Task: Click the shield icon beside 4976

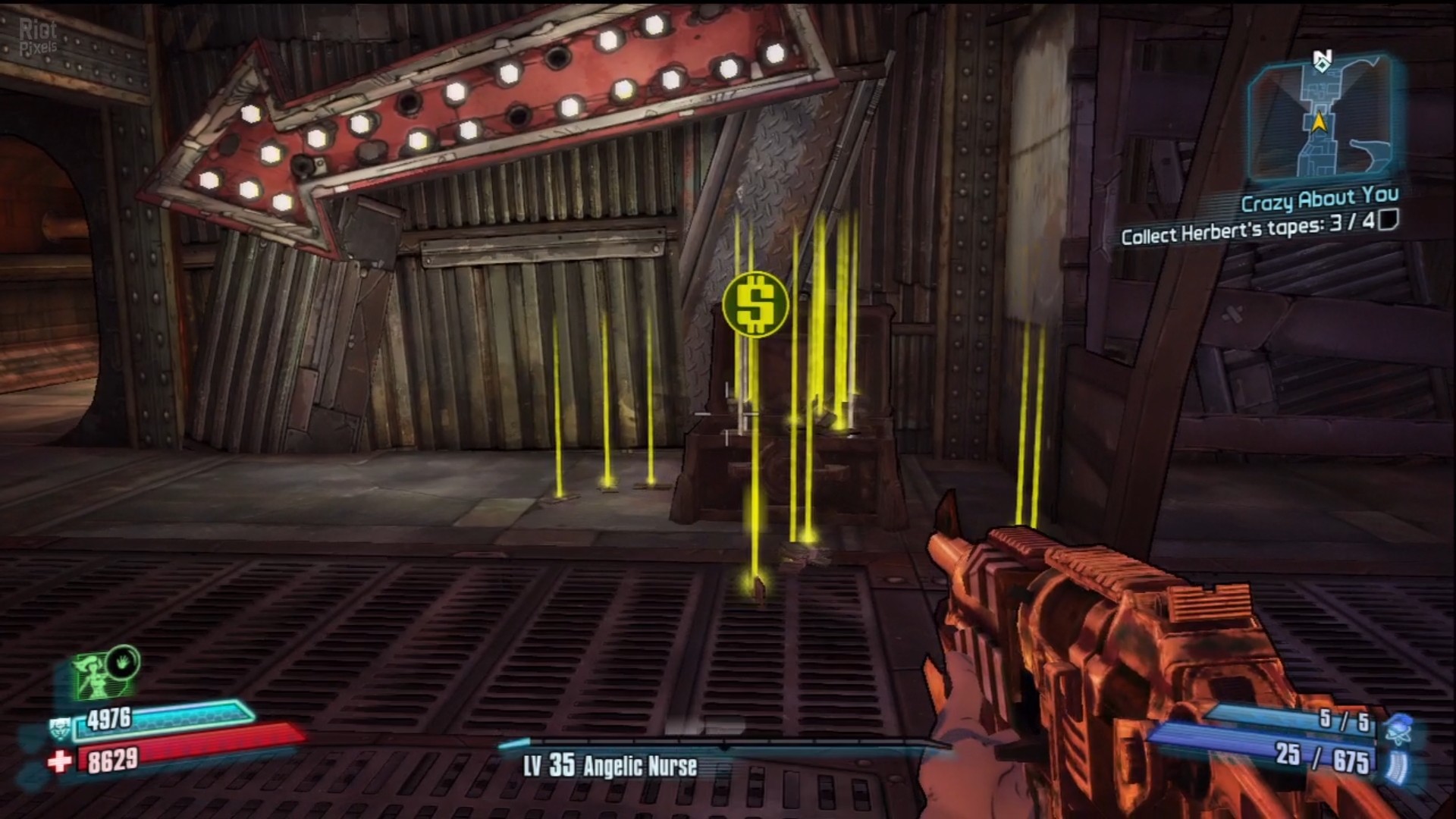Action: [x=61, y=729]
